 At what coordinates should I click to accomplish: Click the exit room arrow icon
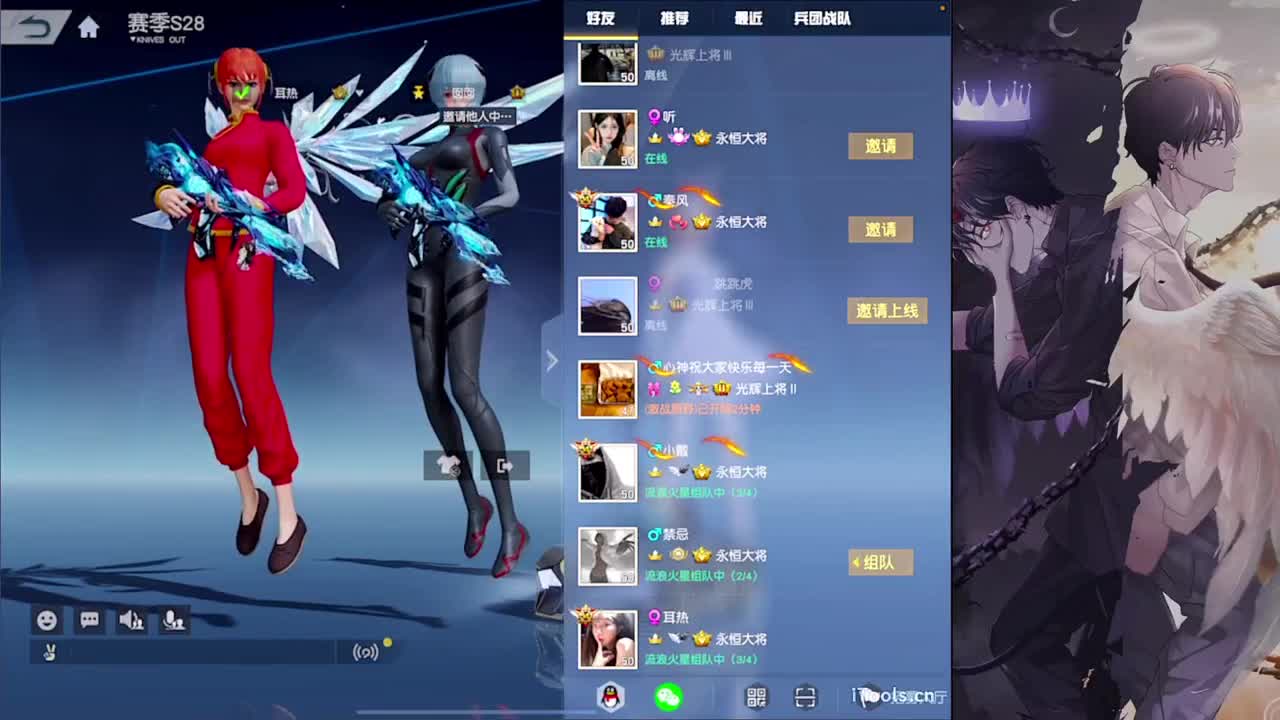pos(504,466)
